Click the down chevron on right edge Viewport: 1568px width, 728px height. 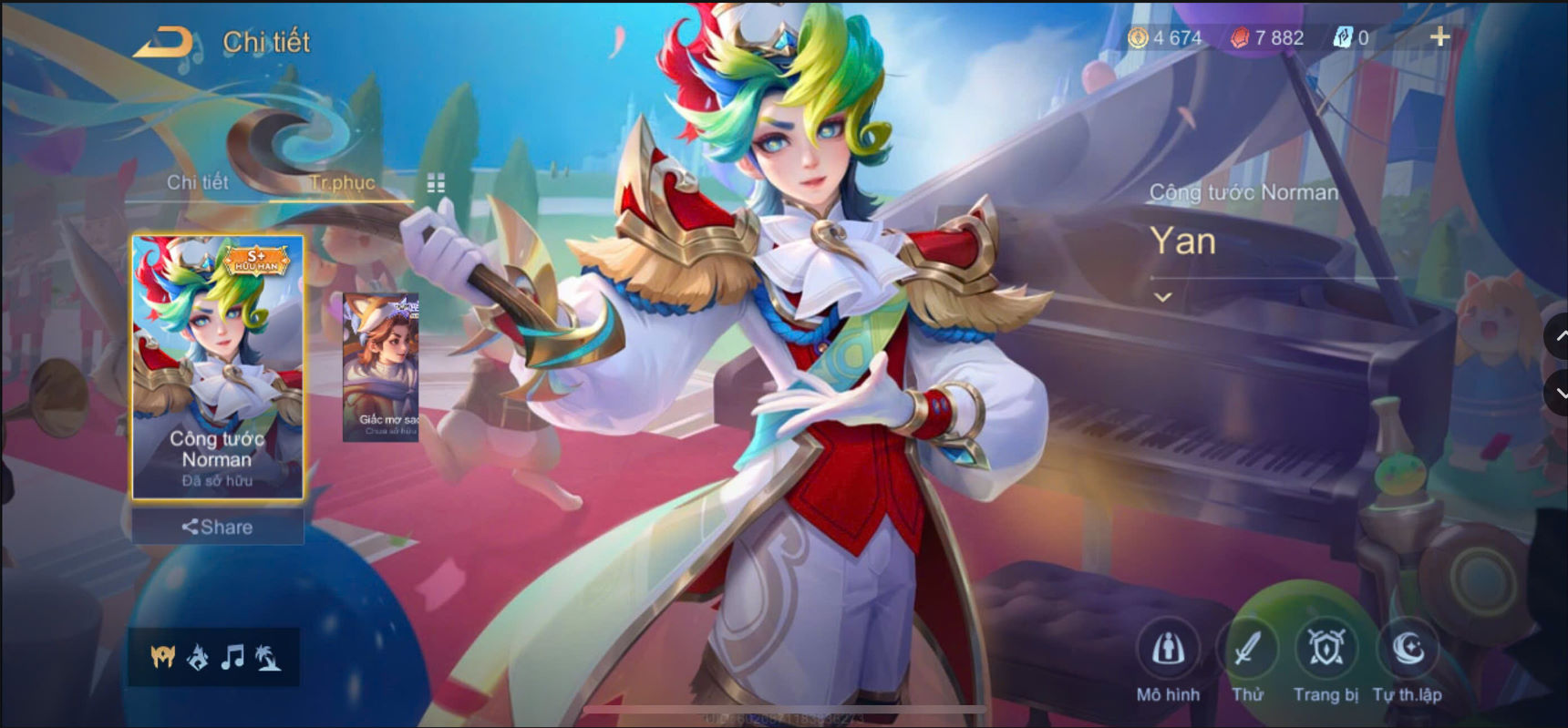[x=1559, y=394]
